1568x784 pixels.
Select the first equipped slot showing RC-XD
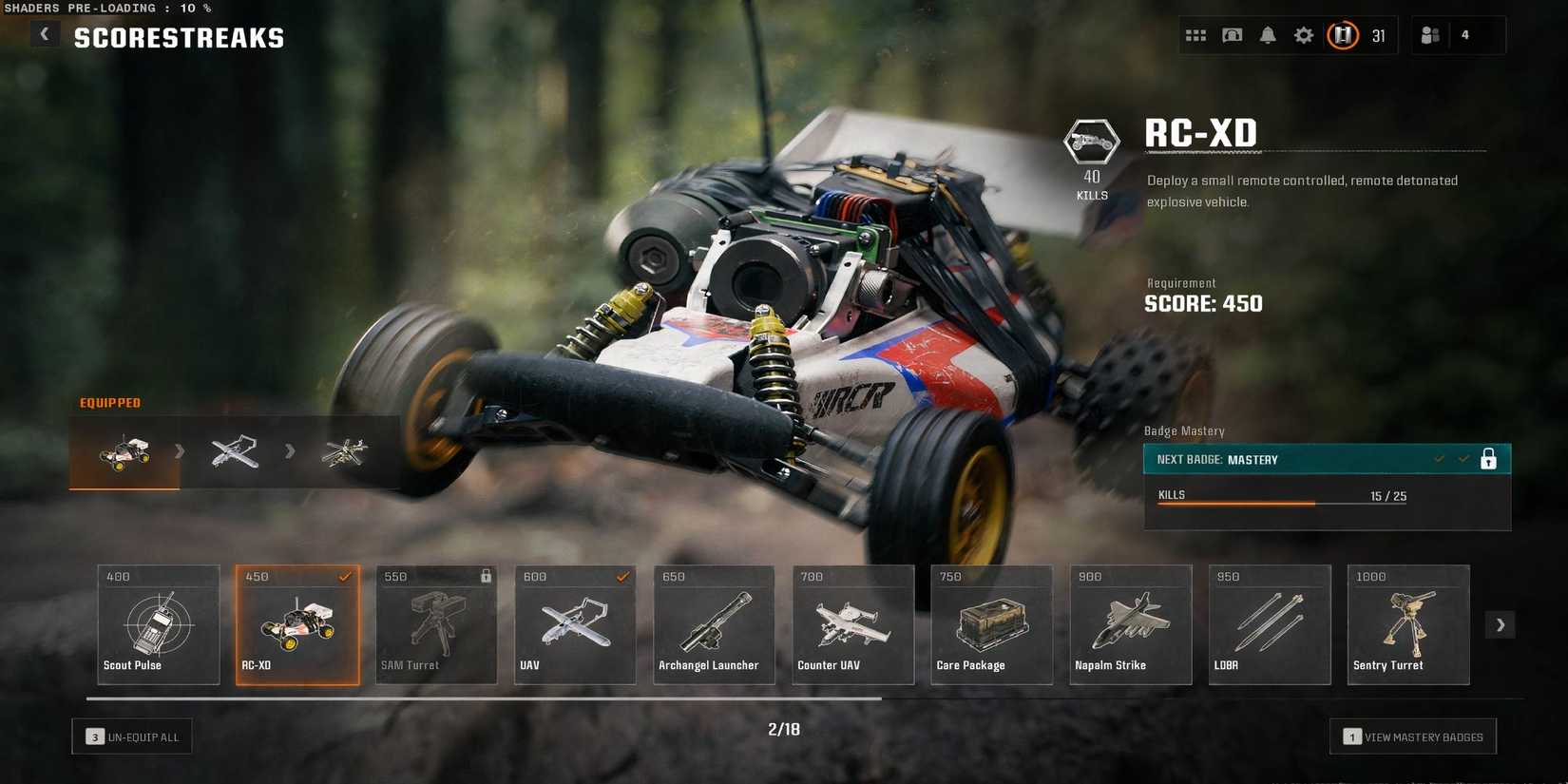pos(123,451)
